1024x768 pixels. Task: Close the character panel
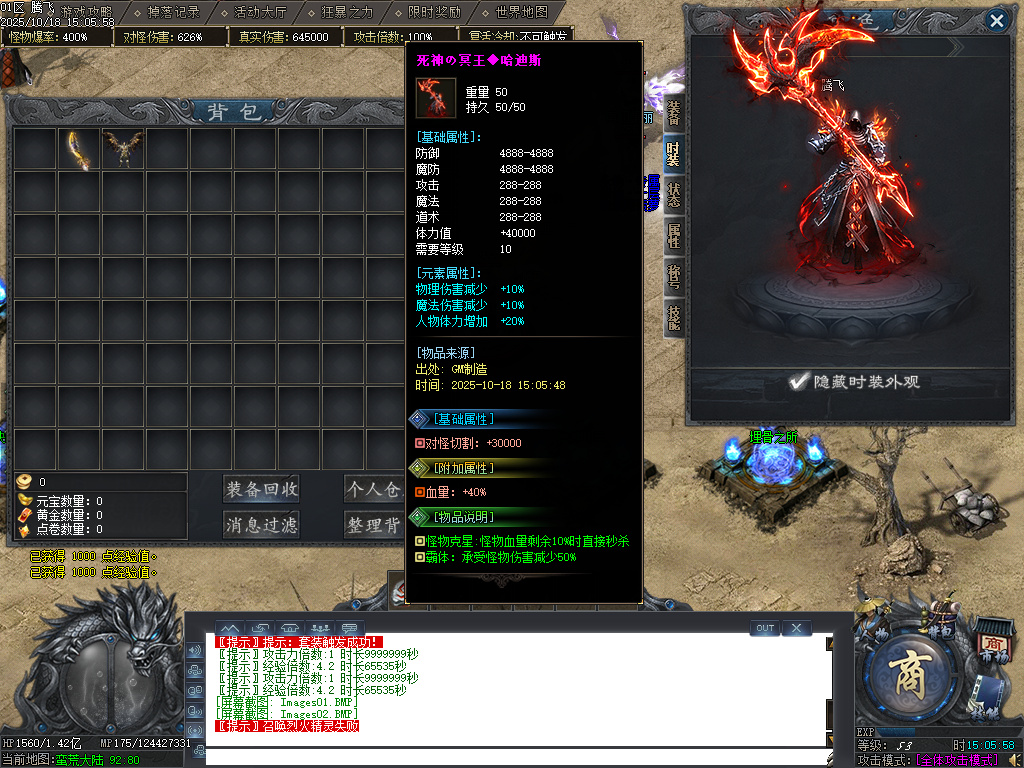click(996, 20)
